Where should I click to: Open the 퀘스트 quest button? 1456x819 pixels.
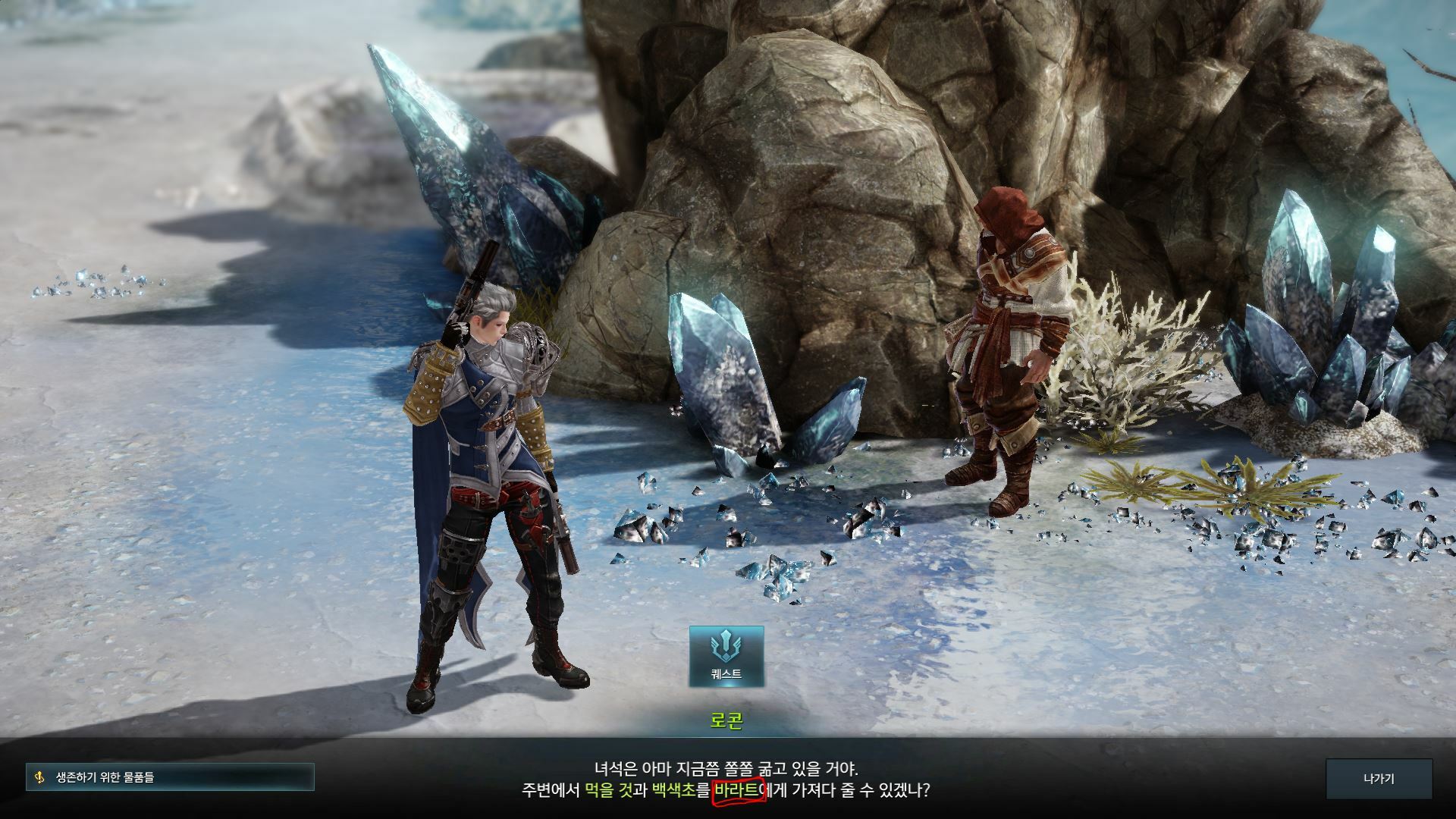726,656
